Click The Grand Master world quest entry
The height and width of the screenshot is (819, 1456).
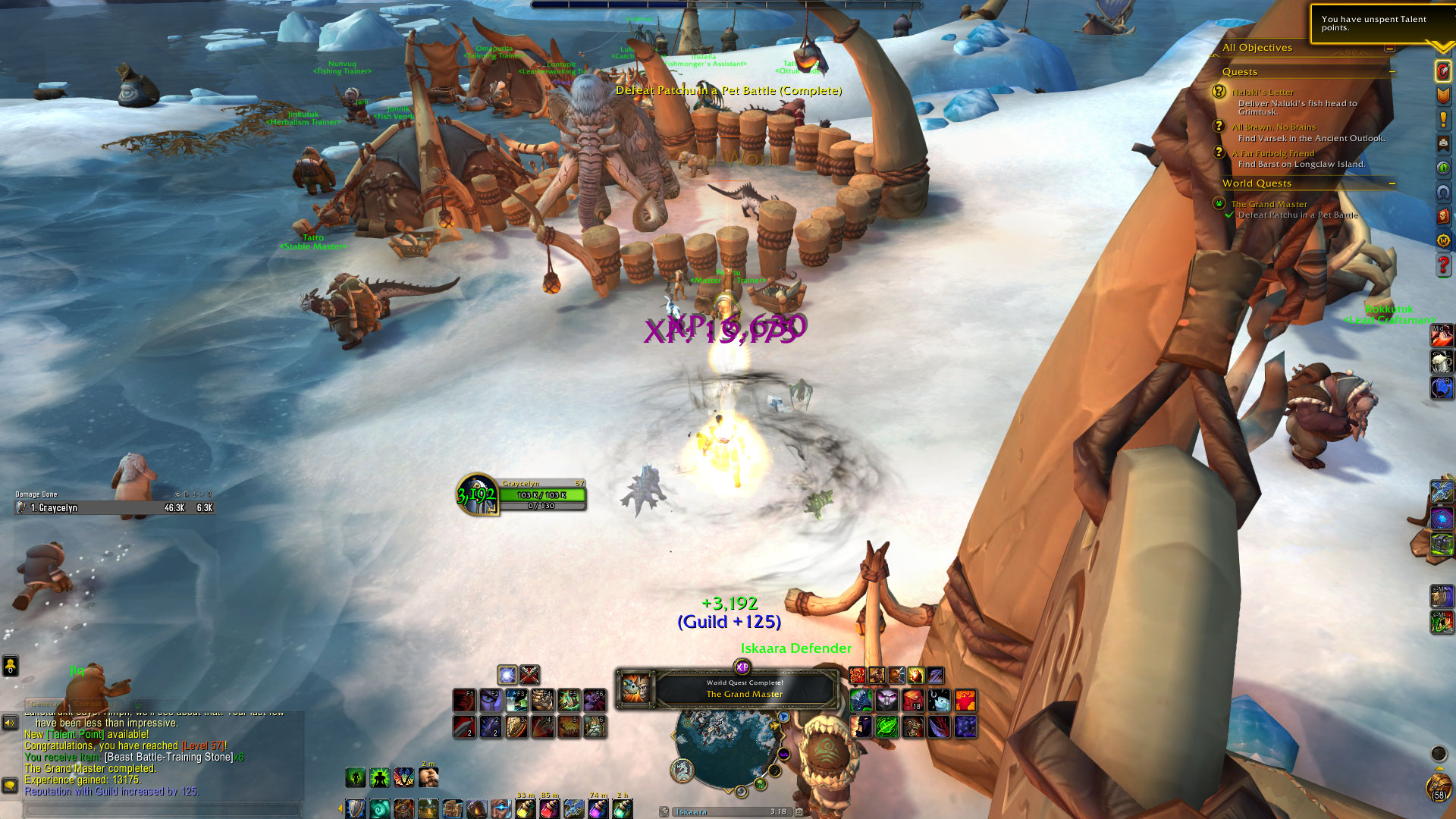tap(1269, 204)
